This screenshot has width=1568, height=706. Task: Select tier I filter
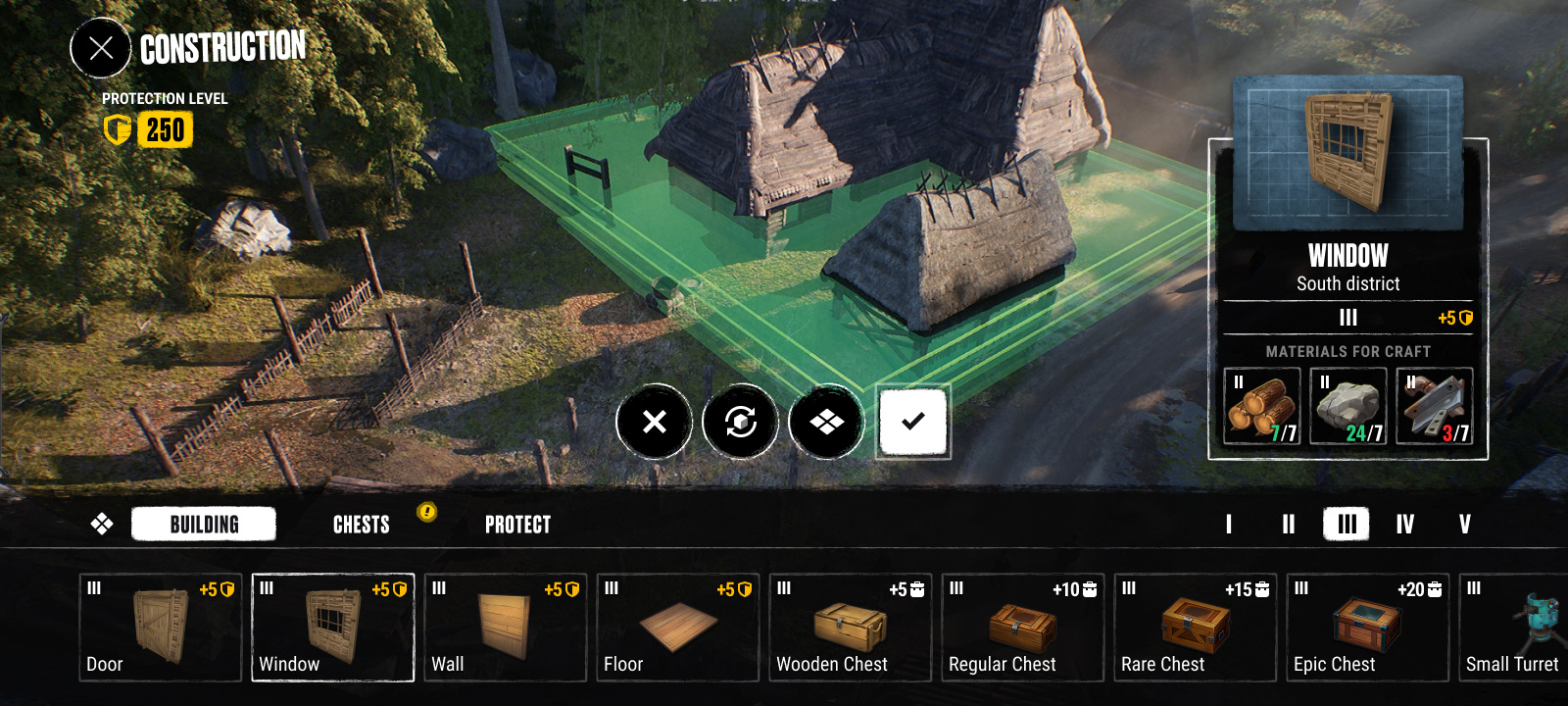click(1229, 525)
